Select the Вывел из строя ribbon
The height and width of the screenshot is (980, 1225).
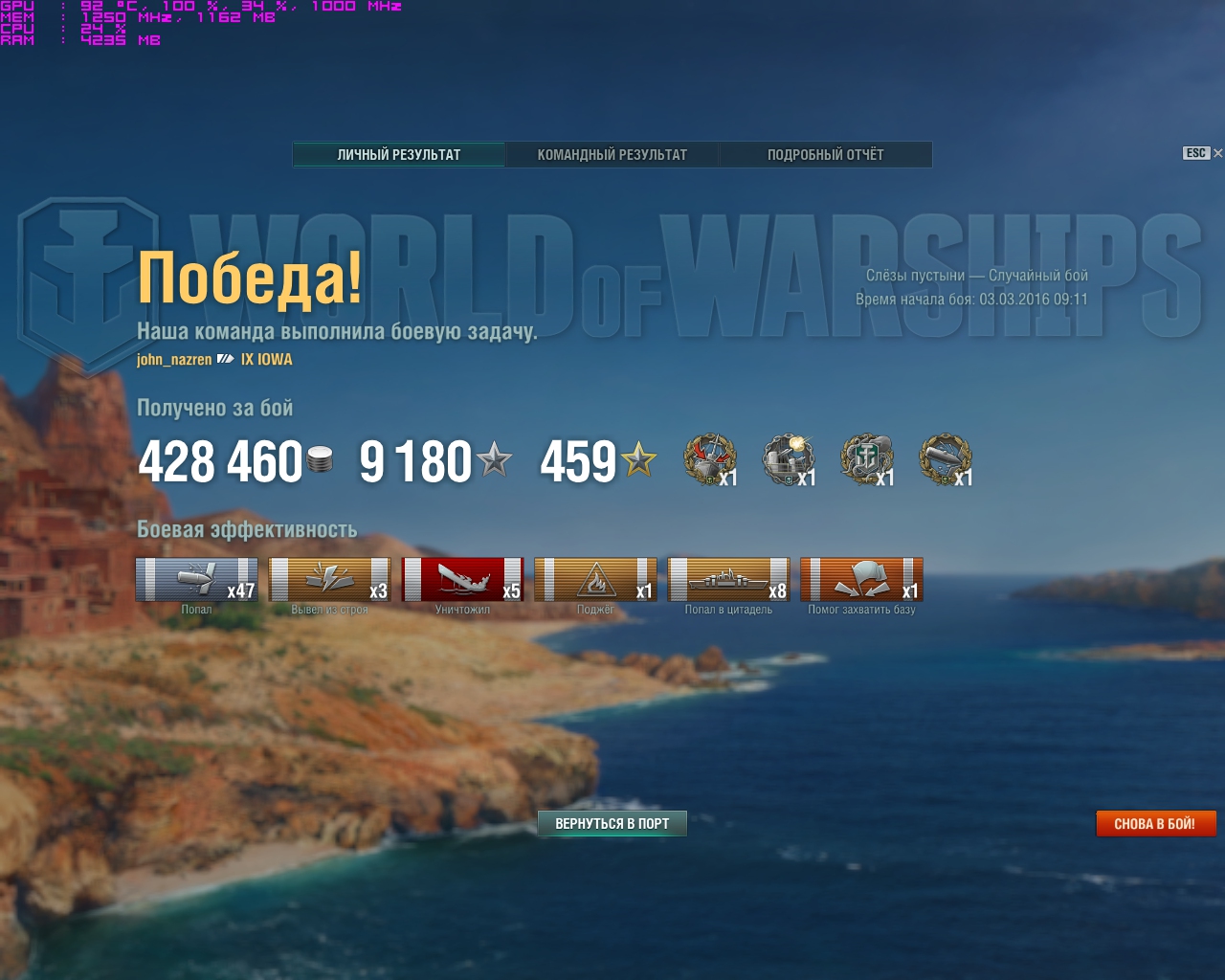[x=329, y=580]
